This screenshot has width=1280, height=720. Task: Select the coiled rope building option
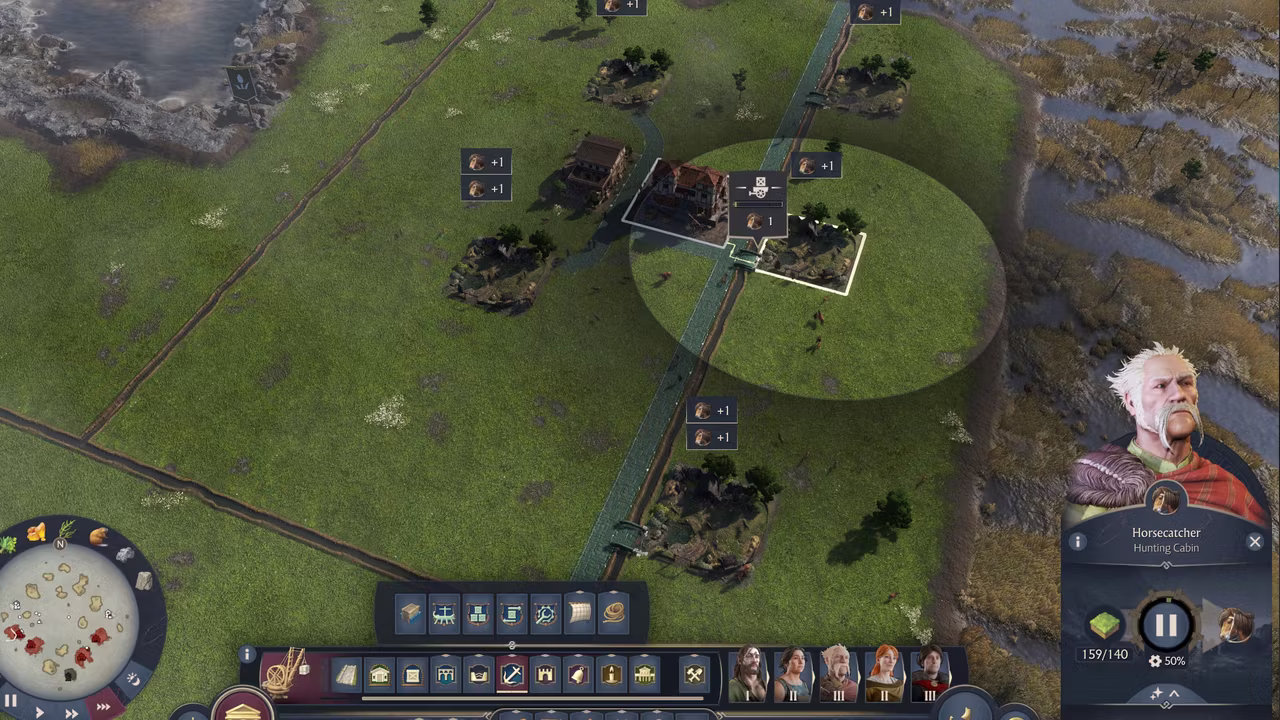coord(613,613)
